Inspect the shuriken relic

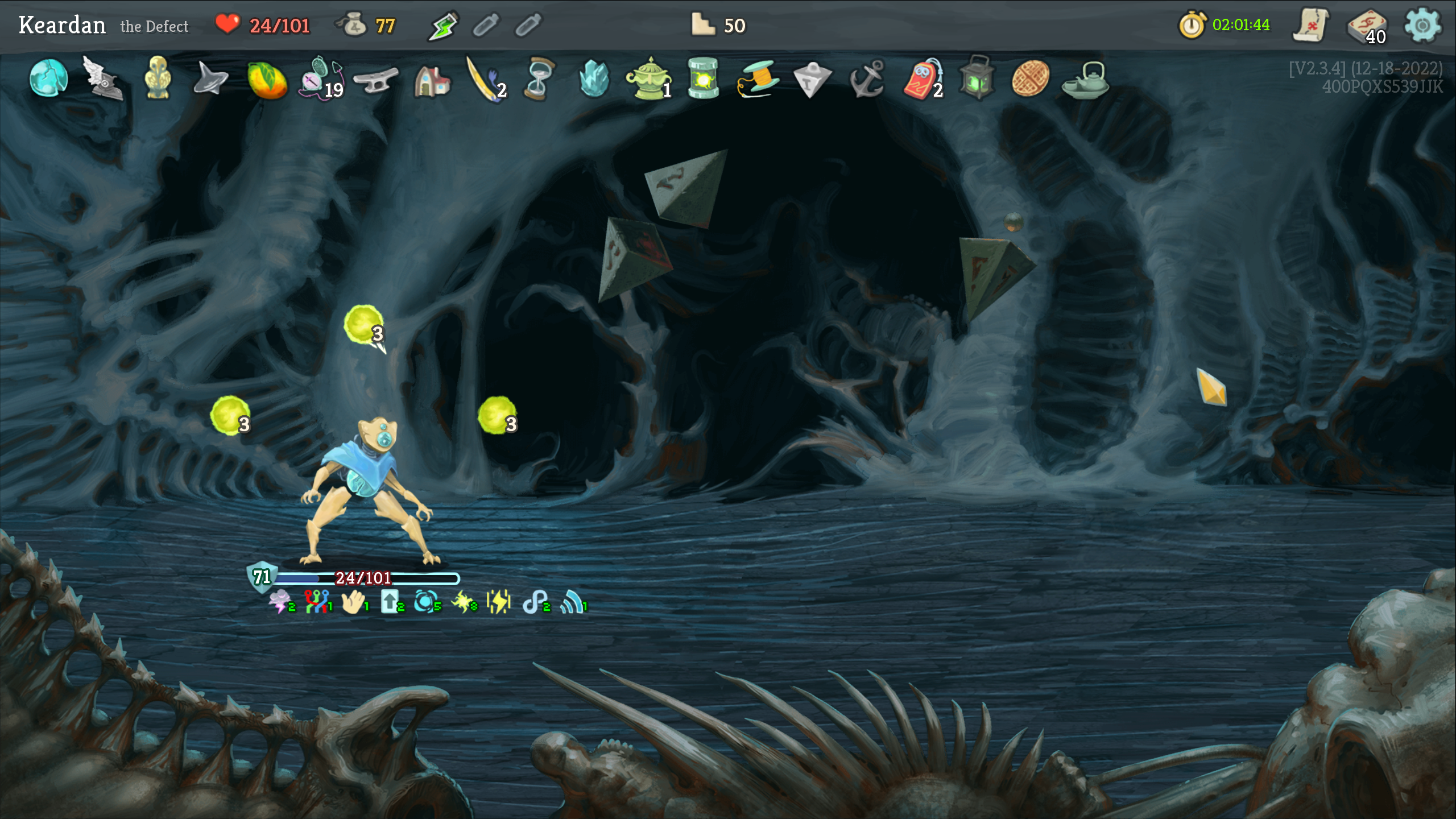(x=210, y=79)
